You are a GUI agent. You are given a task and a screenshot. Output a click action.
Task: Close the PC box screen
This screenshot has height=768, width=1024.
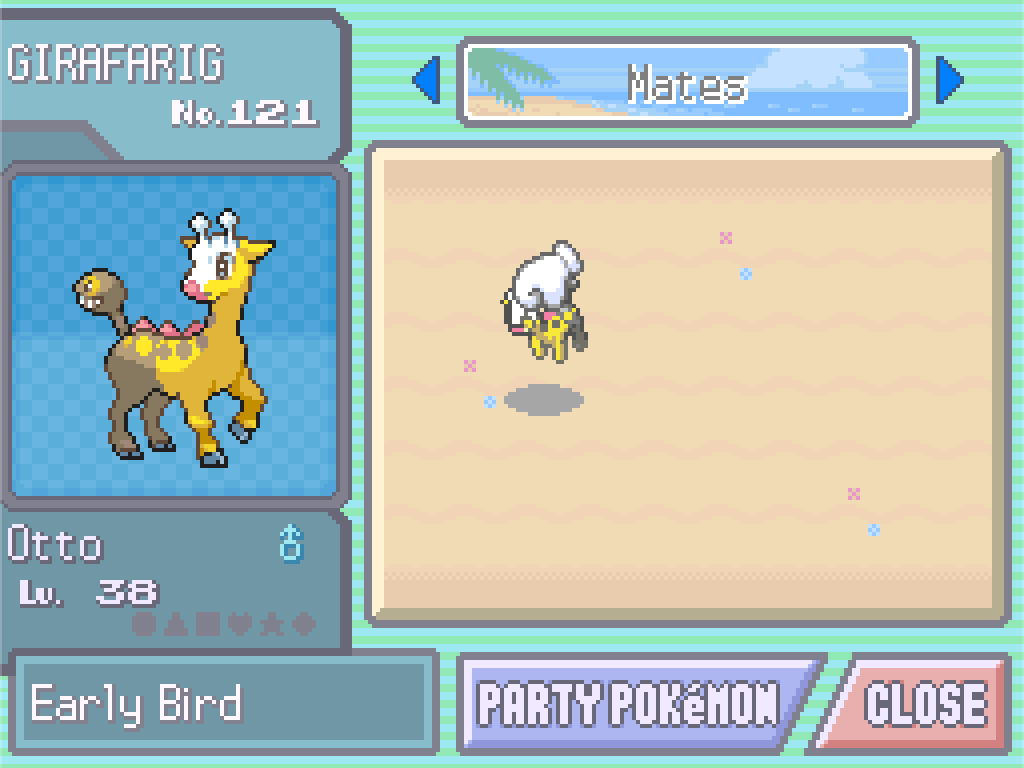point(924,704)
